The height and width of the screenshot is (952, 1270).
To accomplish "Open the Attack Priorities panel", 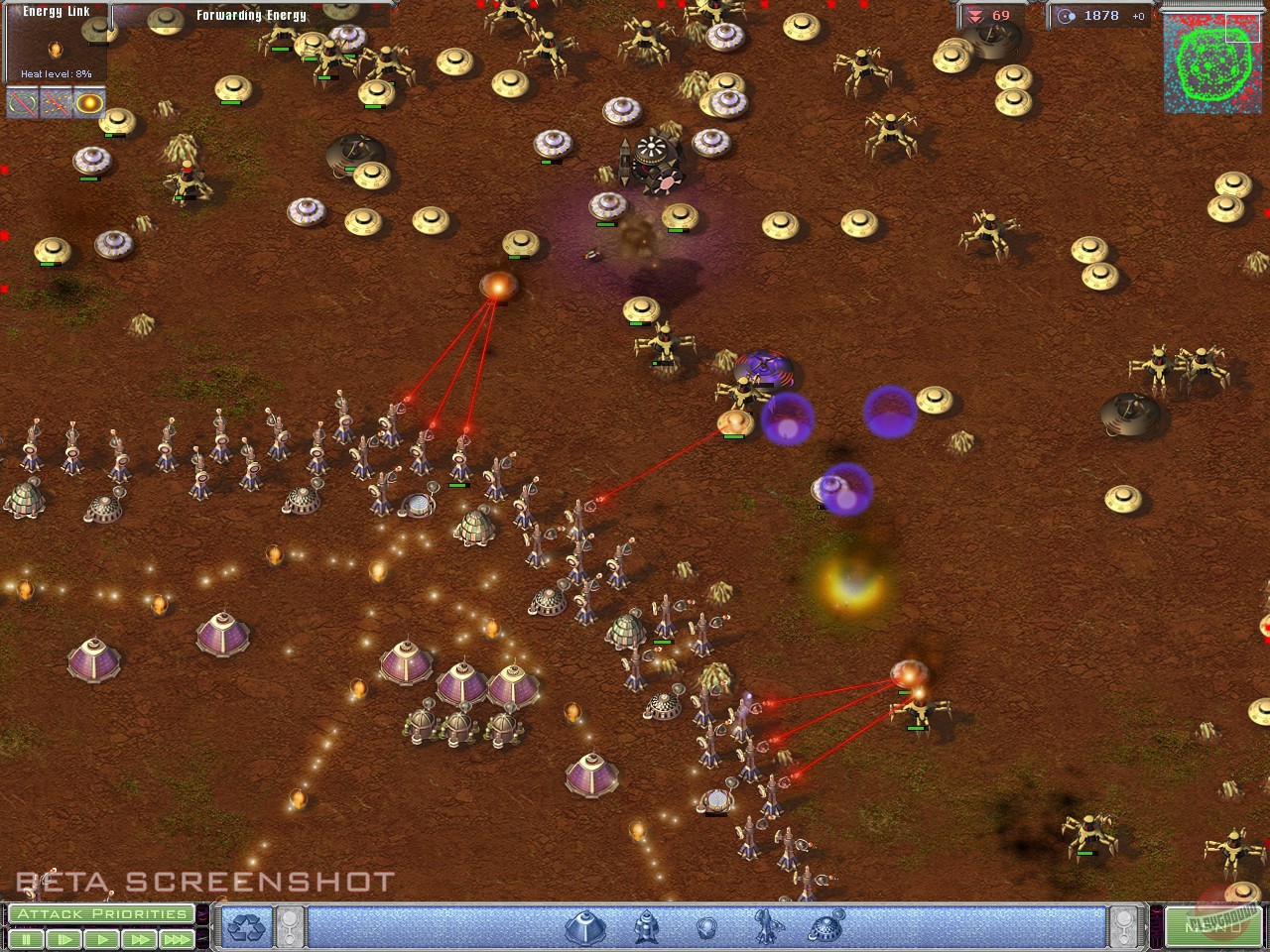I will coord(99,913).
